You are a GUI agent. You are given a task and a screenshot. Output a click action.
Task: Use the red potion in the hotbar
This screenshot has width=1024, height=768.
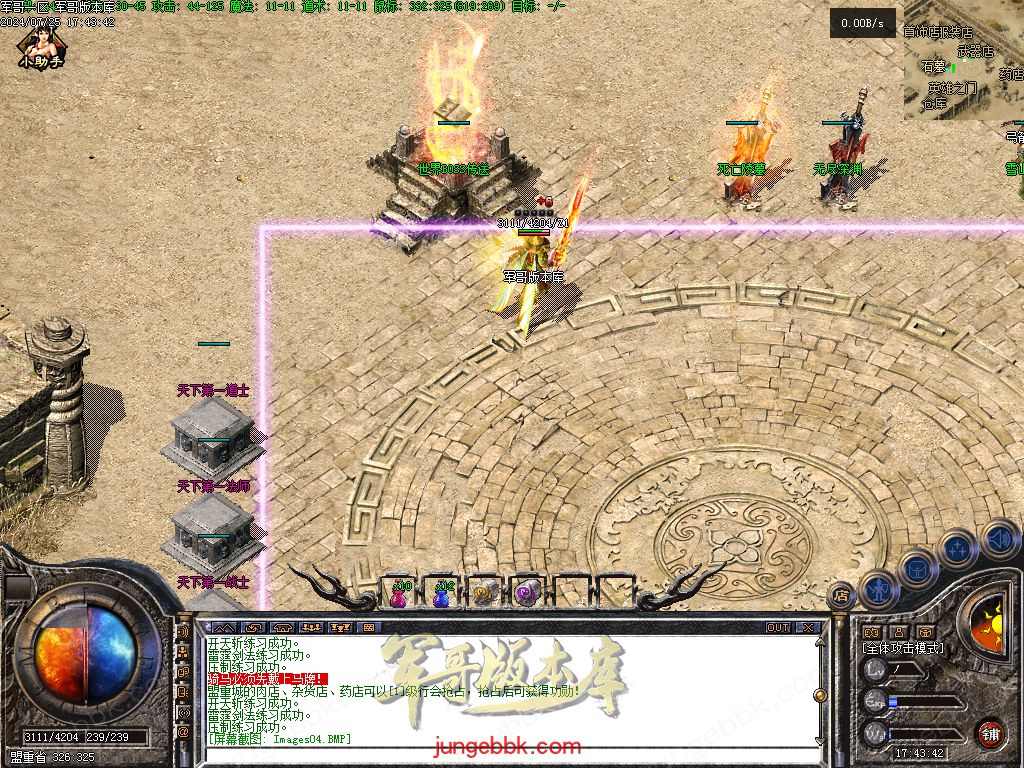400,594
